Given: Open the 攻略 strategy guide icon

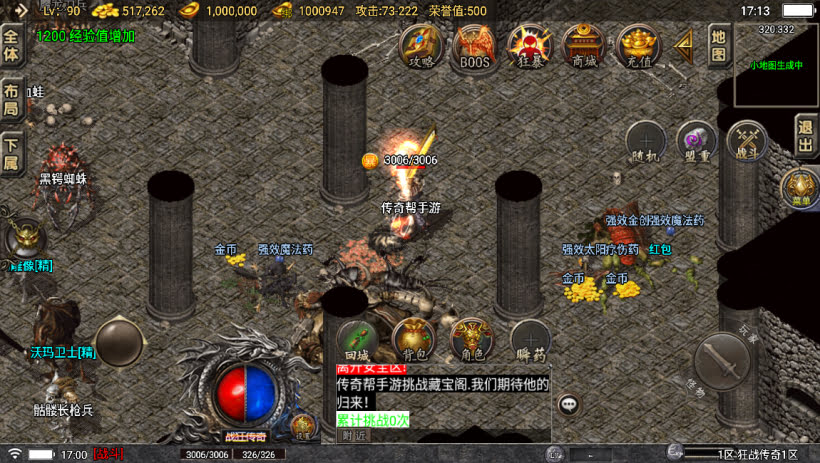Looking at the screenshot, I should (422, 45).
